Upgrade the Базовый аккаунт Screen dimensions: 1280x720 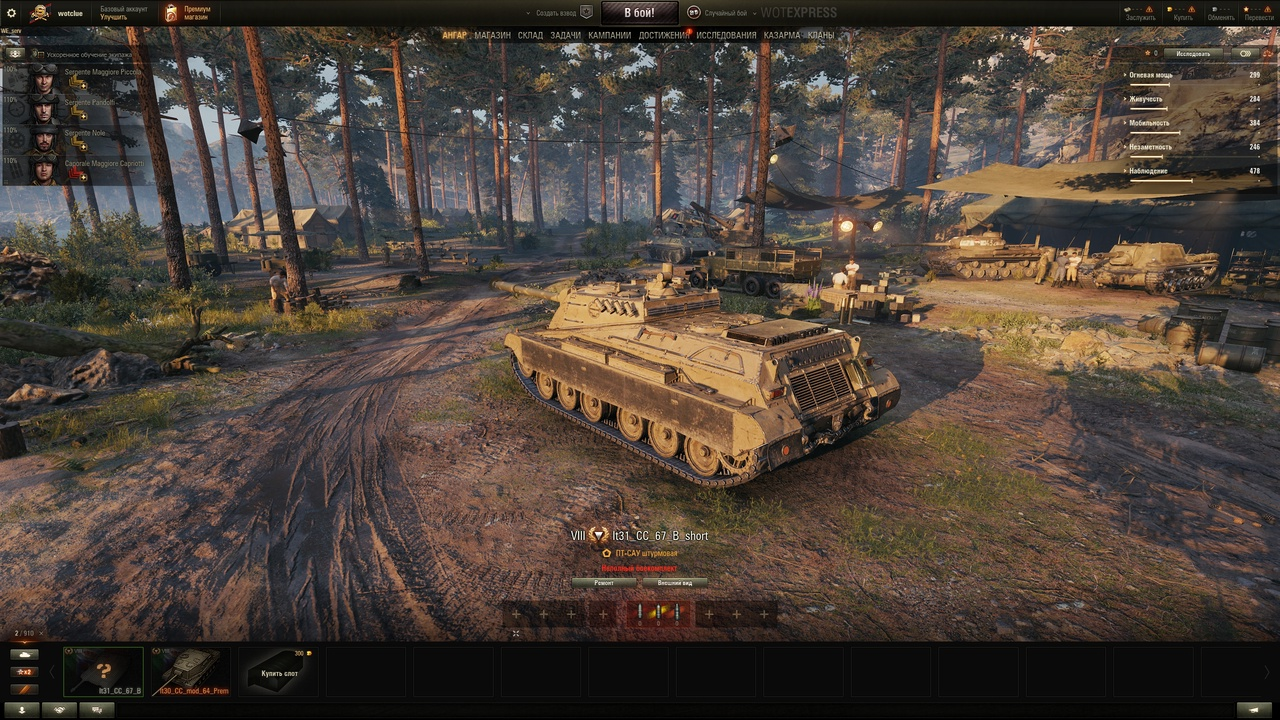point(113,18)
